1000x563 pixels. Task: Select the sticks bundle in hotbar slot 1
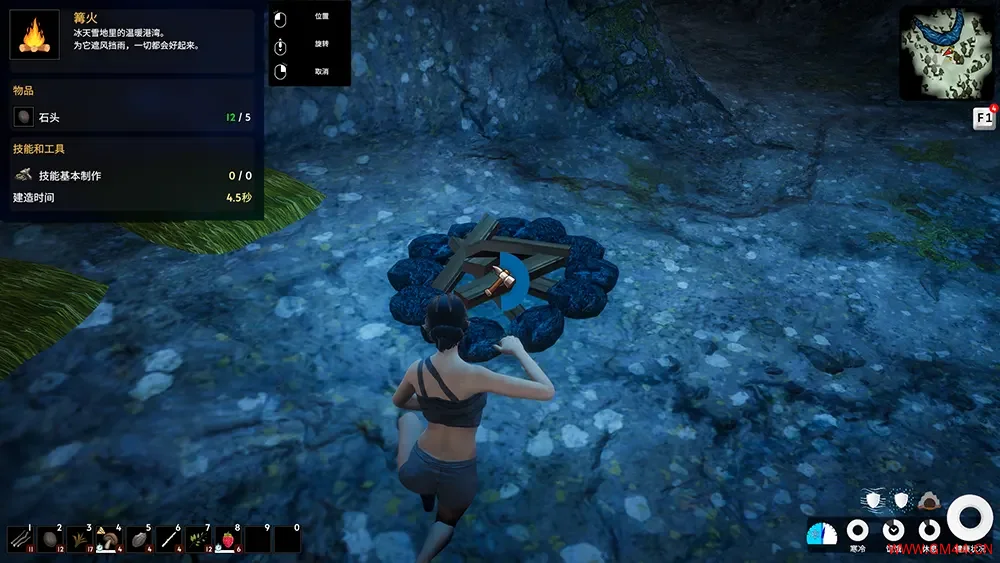(x=20, y=539)
